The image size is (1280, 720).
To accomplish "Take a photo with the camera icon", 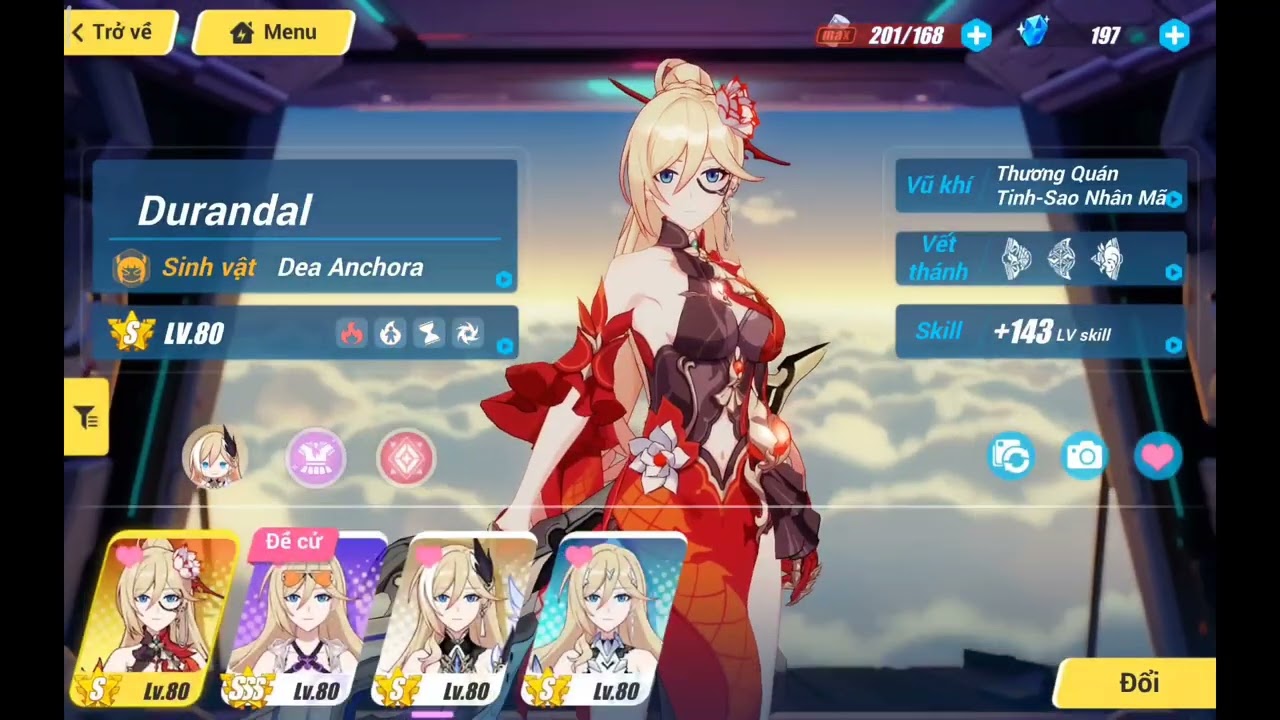I will 1084,458.
